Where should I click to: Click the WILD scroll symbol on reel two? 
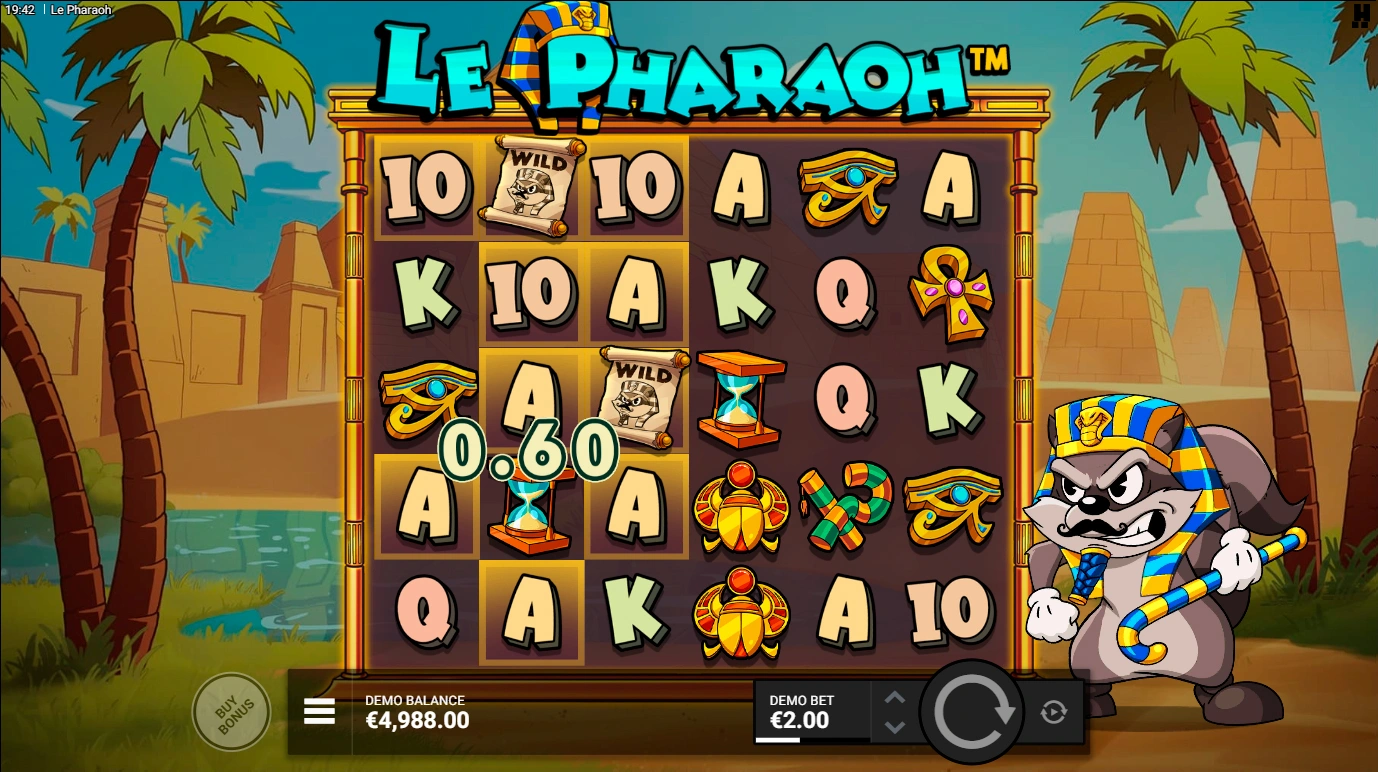(531, 185)
